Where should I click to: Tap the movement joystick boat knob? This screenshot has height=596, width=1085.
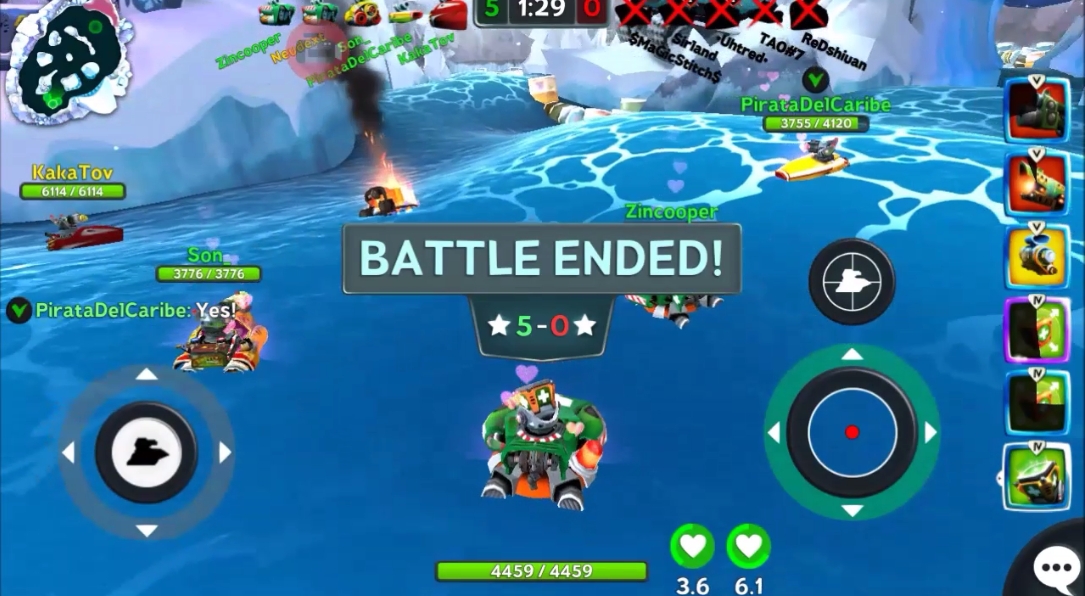tap(146, 452)
